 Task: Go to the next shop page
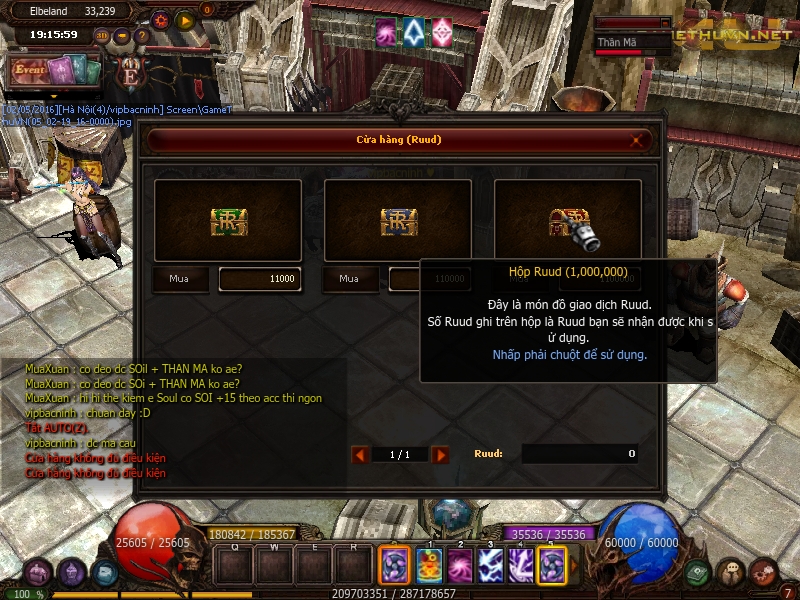point(440,455)
